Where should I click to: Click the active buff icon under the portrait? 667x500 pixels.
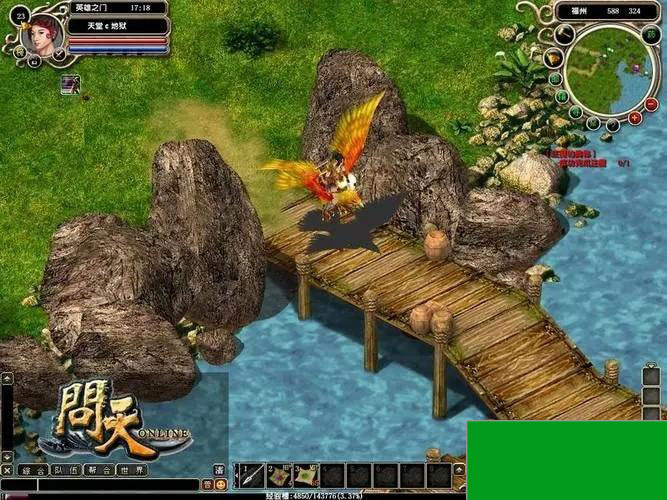(69, 83)
